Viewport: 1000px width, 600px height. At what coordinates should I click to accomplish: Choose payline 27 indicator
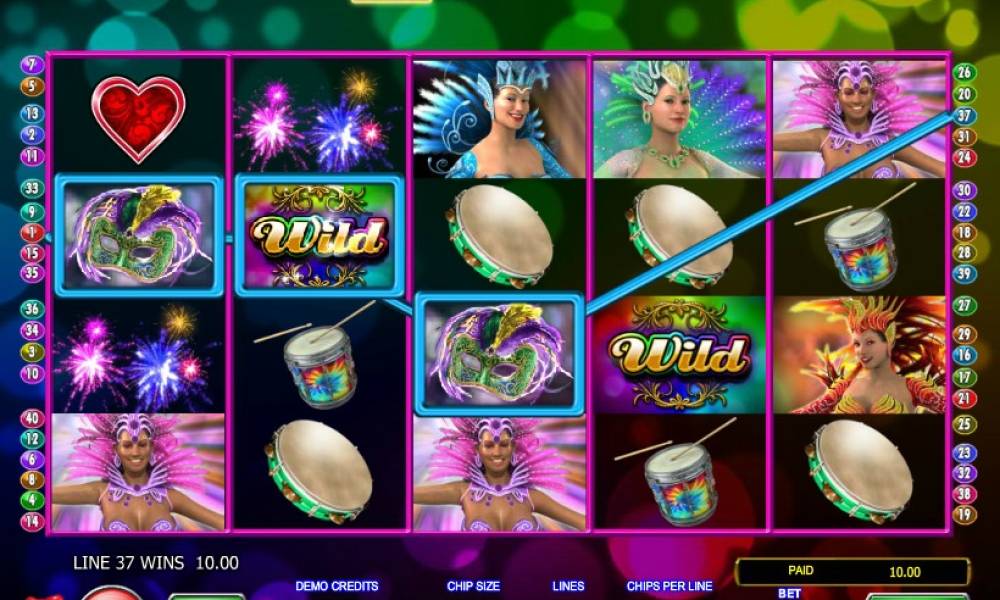tap(964, 306)
